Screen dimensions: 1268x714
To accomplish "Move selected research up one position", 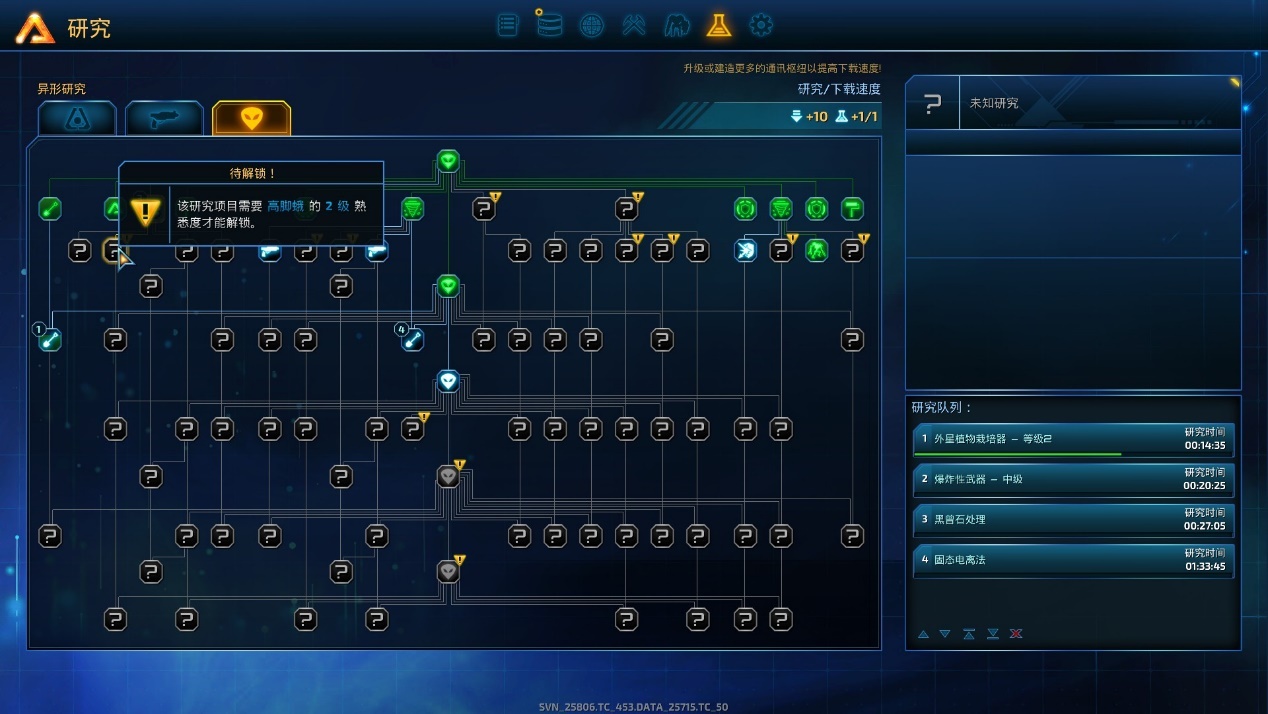I will [x=923, y=634].
